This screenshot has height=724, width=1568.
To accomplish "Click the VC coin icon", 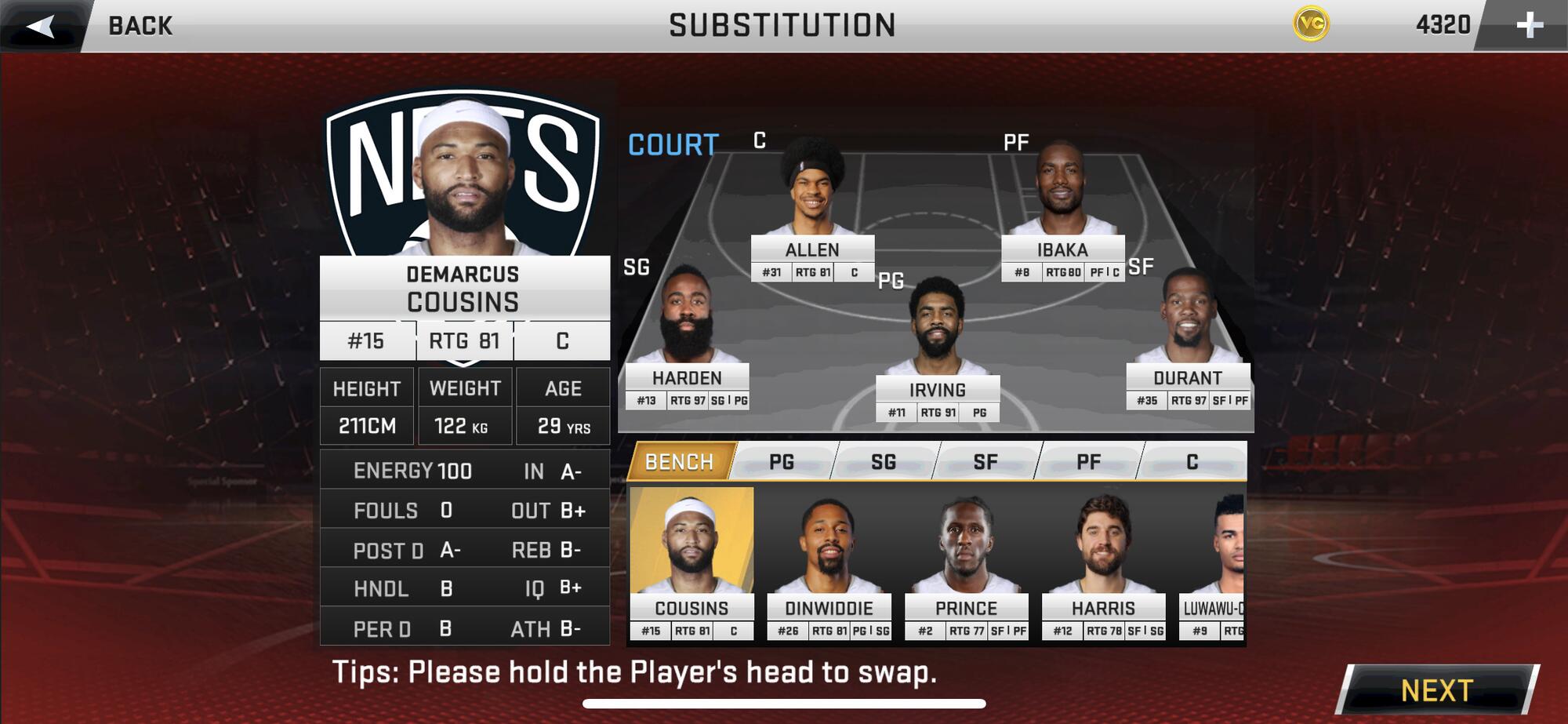I will coord(1311,24).
